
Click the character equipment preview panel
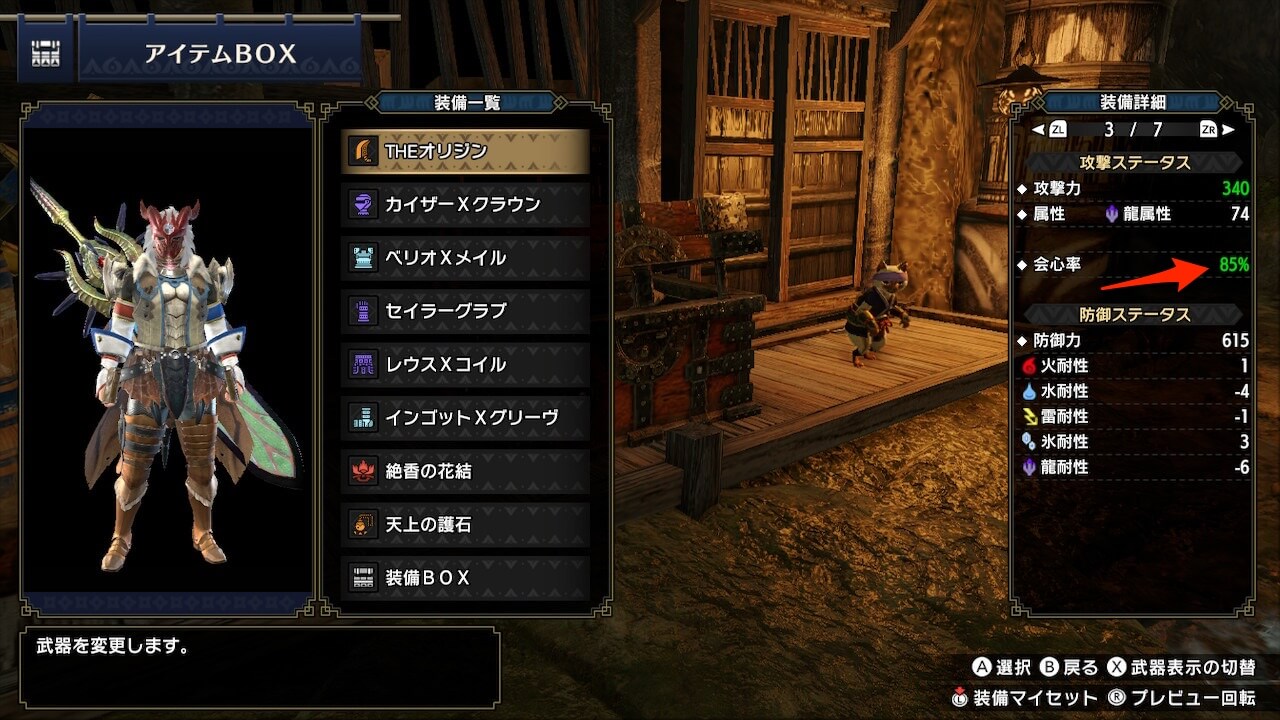tap(167, 360)
